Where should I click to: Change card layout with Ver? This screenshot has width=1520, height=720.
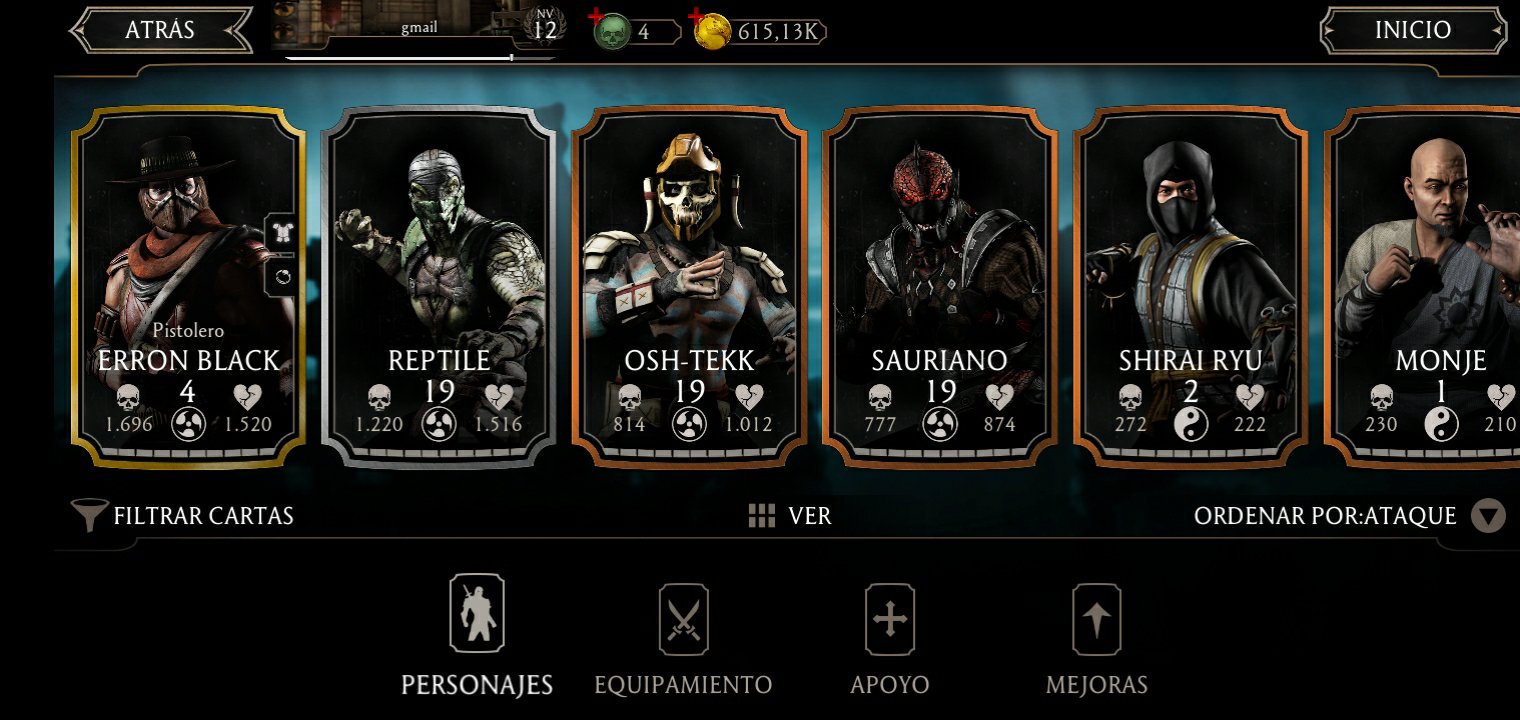point(789,516)
